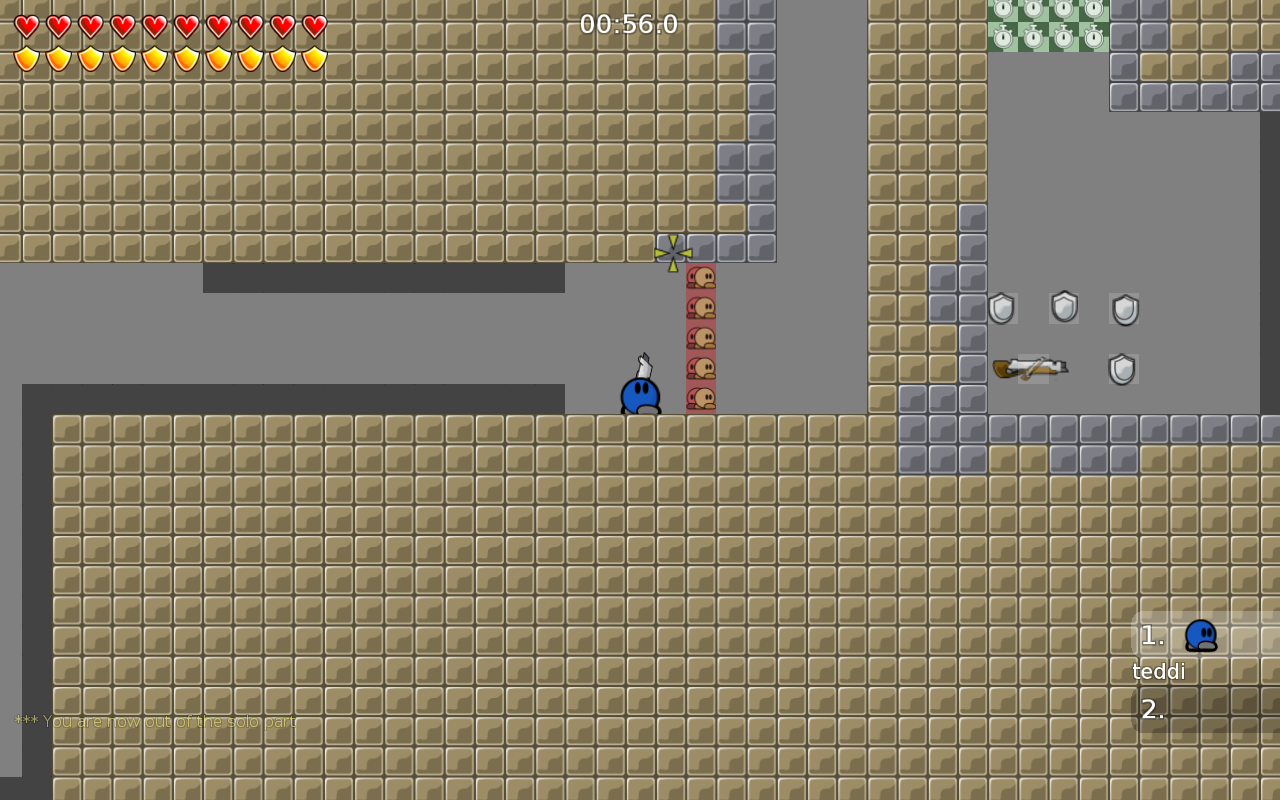Click the 00:56:0 race timer
Image resolution: width=1280 pixels, height=800 pixels.
click(x=628, y=24)
